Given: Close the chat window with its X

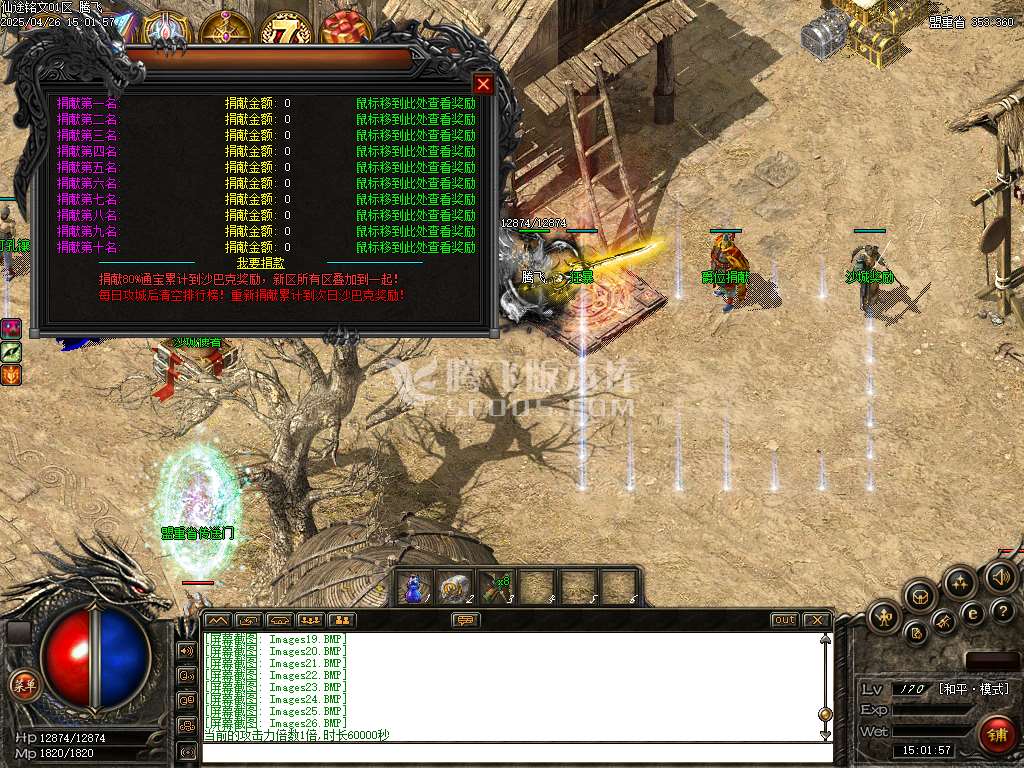Looking at the screenshot, I should (816, 620).
